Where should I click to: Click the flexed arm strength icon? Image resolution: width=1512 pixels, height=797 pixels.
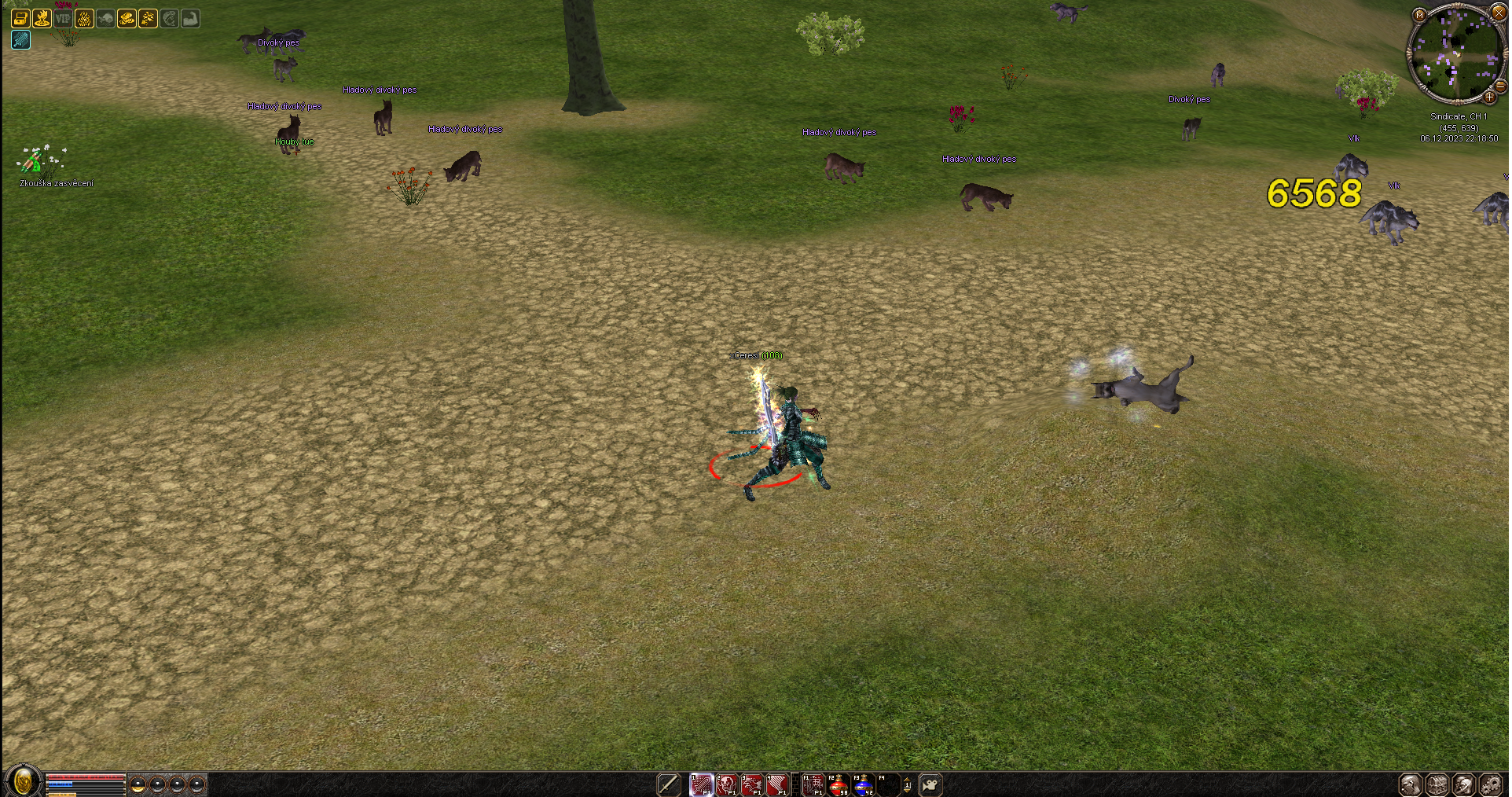190,18
